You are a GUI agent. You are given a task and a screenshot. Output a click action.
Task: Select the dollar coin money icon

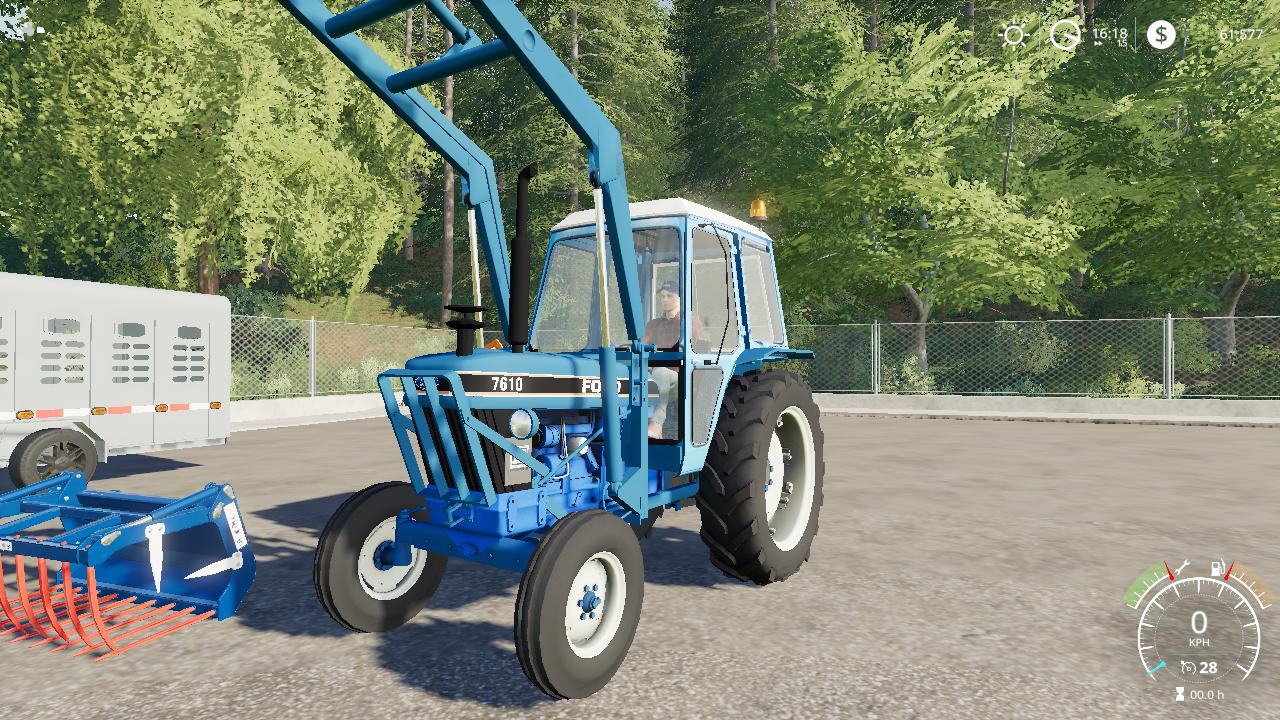click(1162, 35)
